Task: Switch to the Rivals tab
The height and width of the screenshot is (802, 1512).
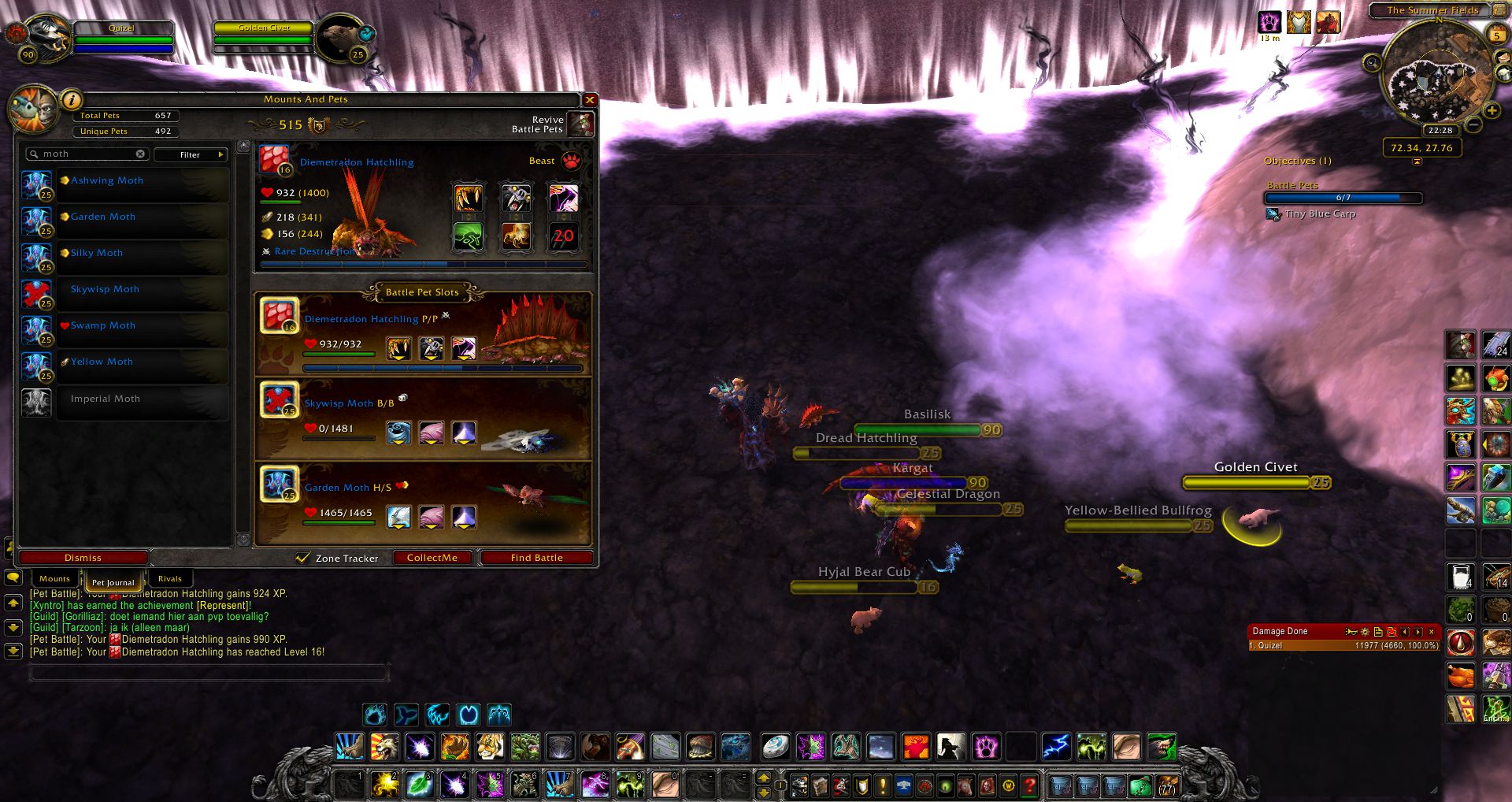Action: coord(169,579)
